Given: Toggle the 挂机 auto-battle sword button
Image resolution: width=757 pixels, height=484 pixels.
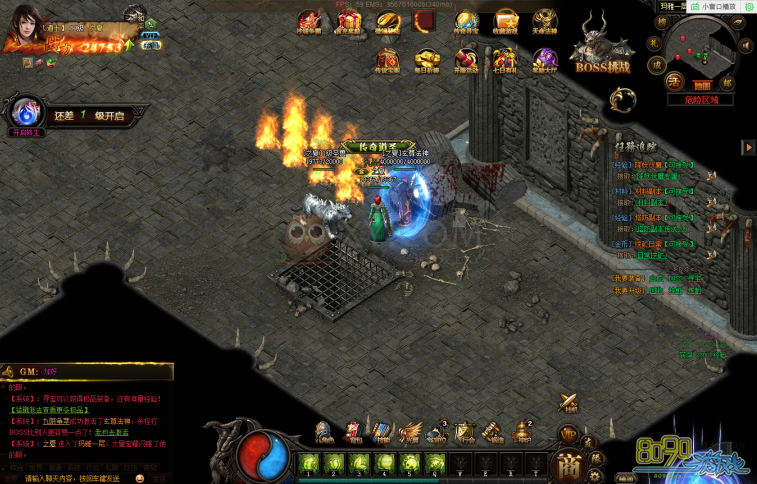Looking at the screenshot, I should pos(570,402).
